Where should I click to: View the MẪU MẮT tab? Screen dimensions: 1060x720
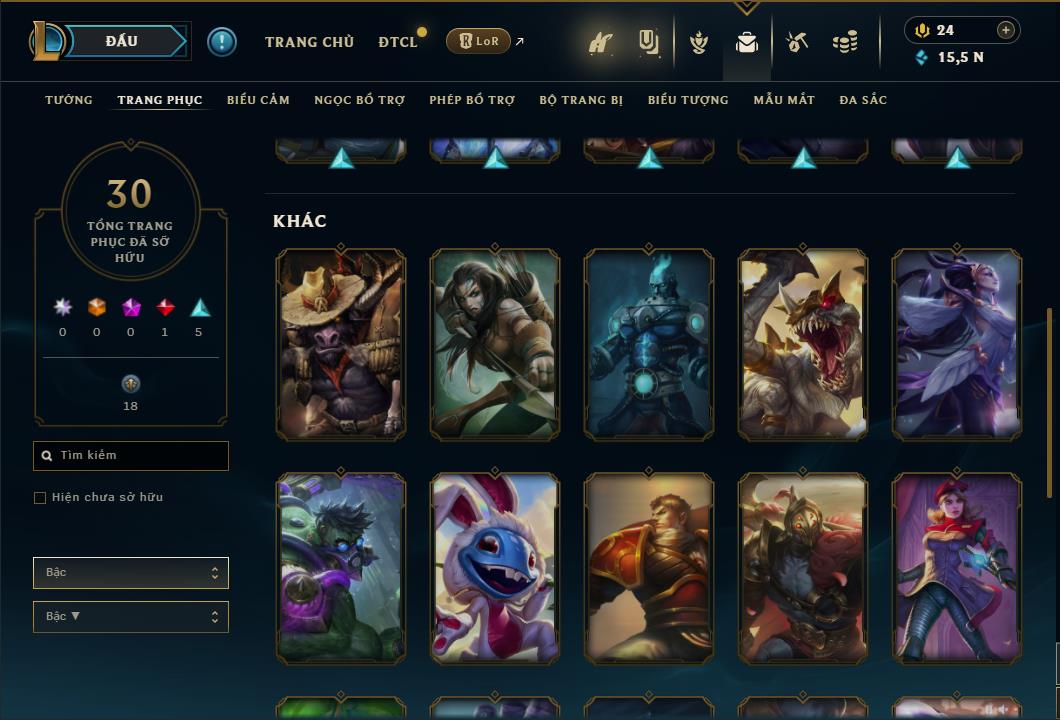pos(784,100)
